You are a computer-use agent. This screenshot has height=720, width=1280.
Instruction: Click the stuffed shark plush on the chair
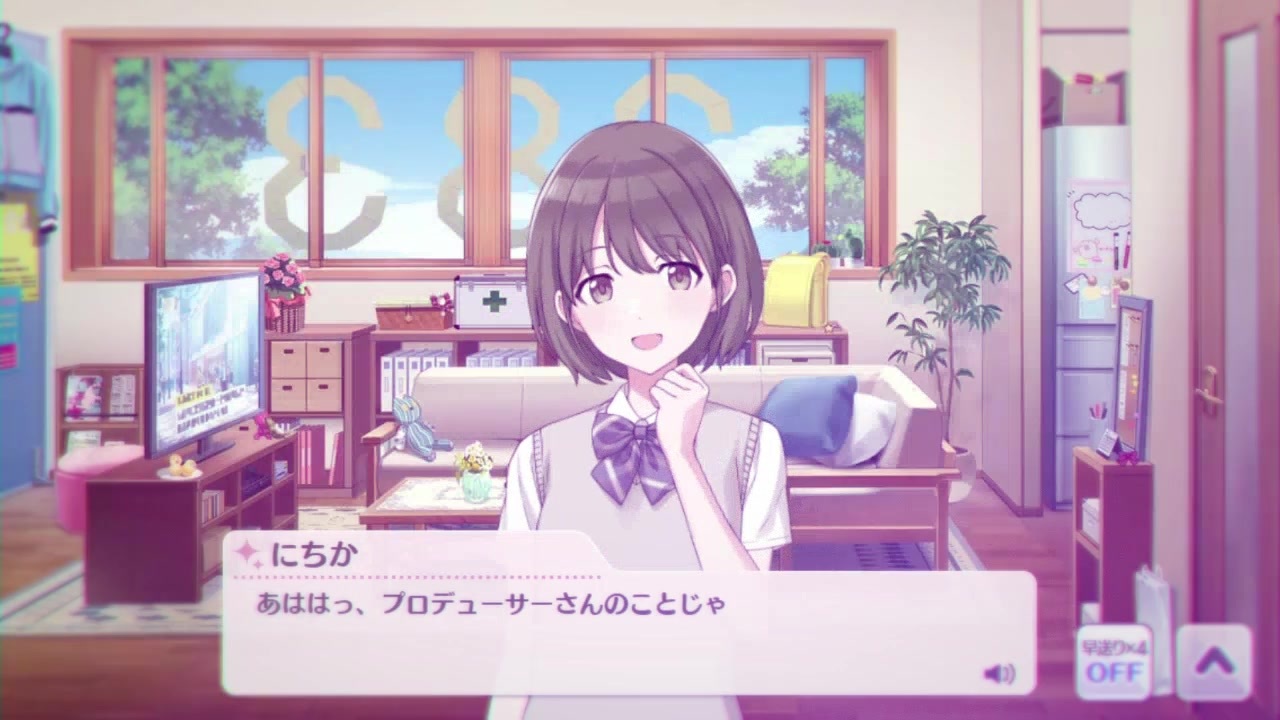tap(417, 427)
